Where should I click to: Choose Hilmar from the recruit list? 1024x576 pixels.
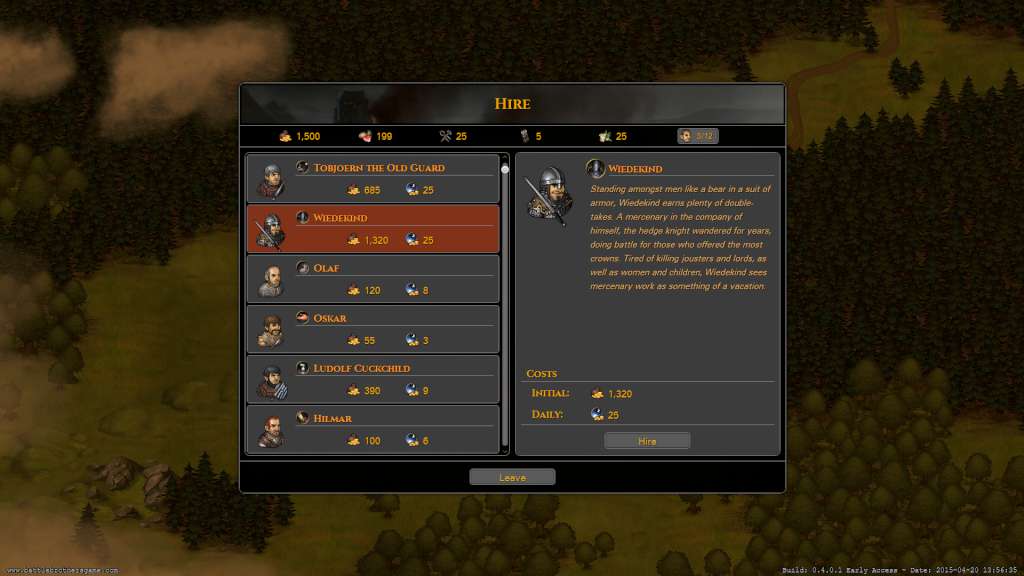point(373,428)
